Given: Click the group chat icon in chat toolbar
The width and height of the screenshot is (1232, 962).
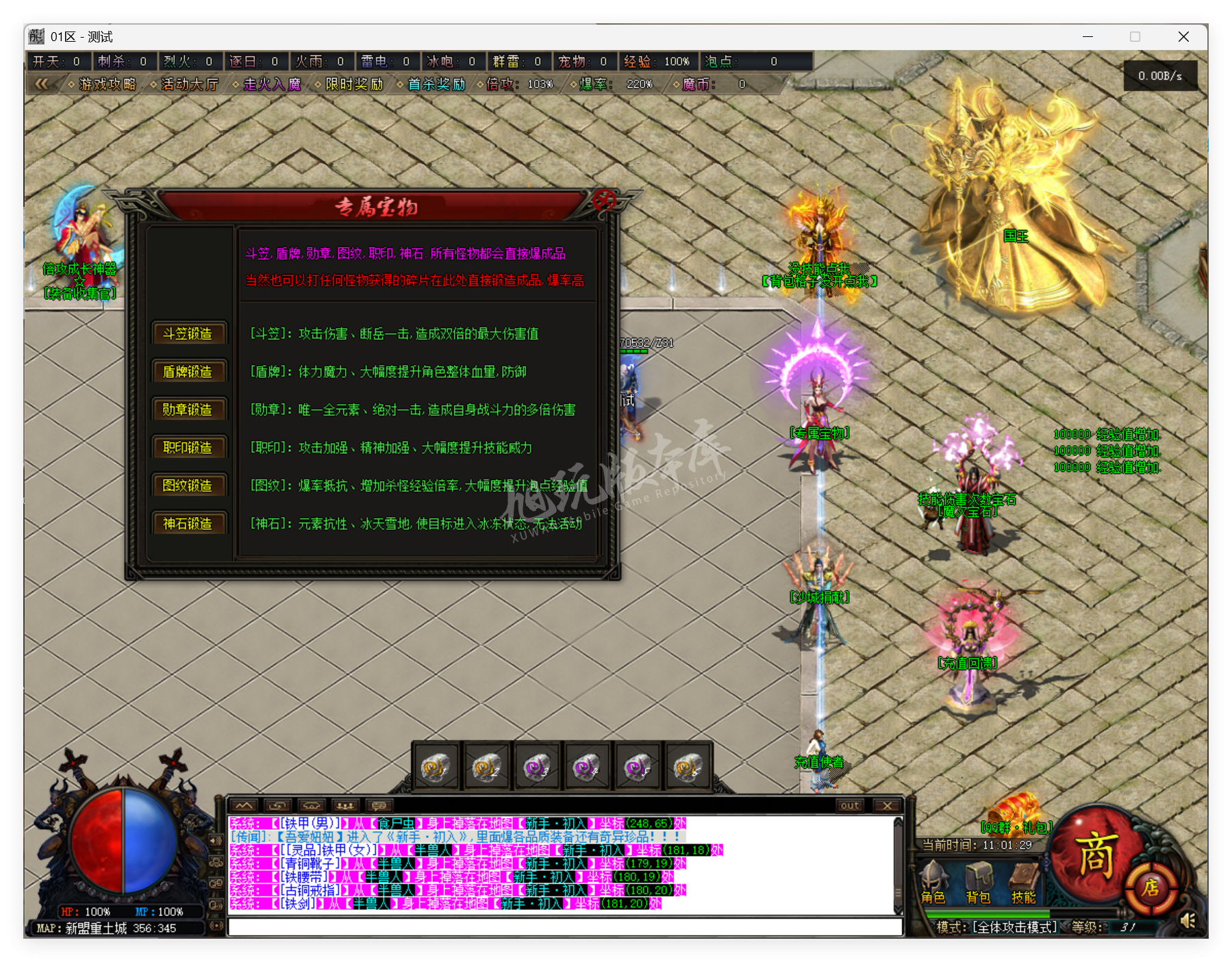Looking at the screenshot, I should pyautogui.click(x=345, y=805).
